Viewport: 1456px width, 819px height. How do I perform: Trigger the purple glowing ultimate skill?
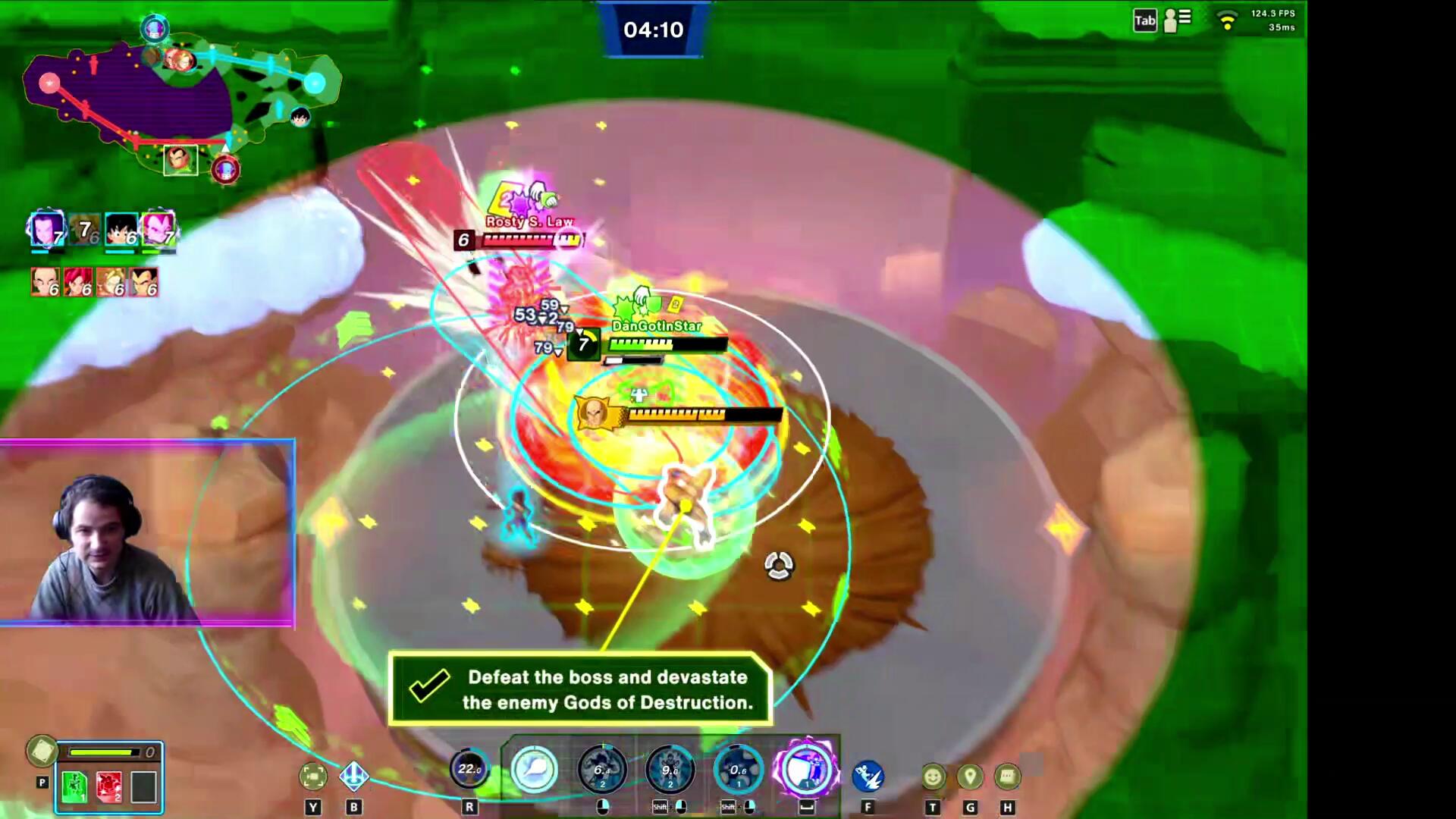pyautogui.click(x=806, y=770)
